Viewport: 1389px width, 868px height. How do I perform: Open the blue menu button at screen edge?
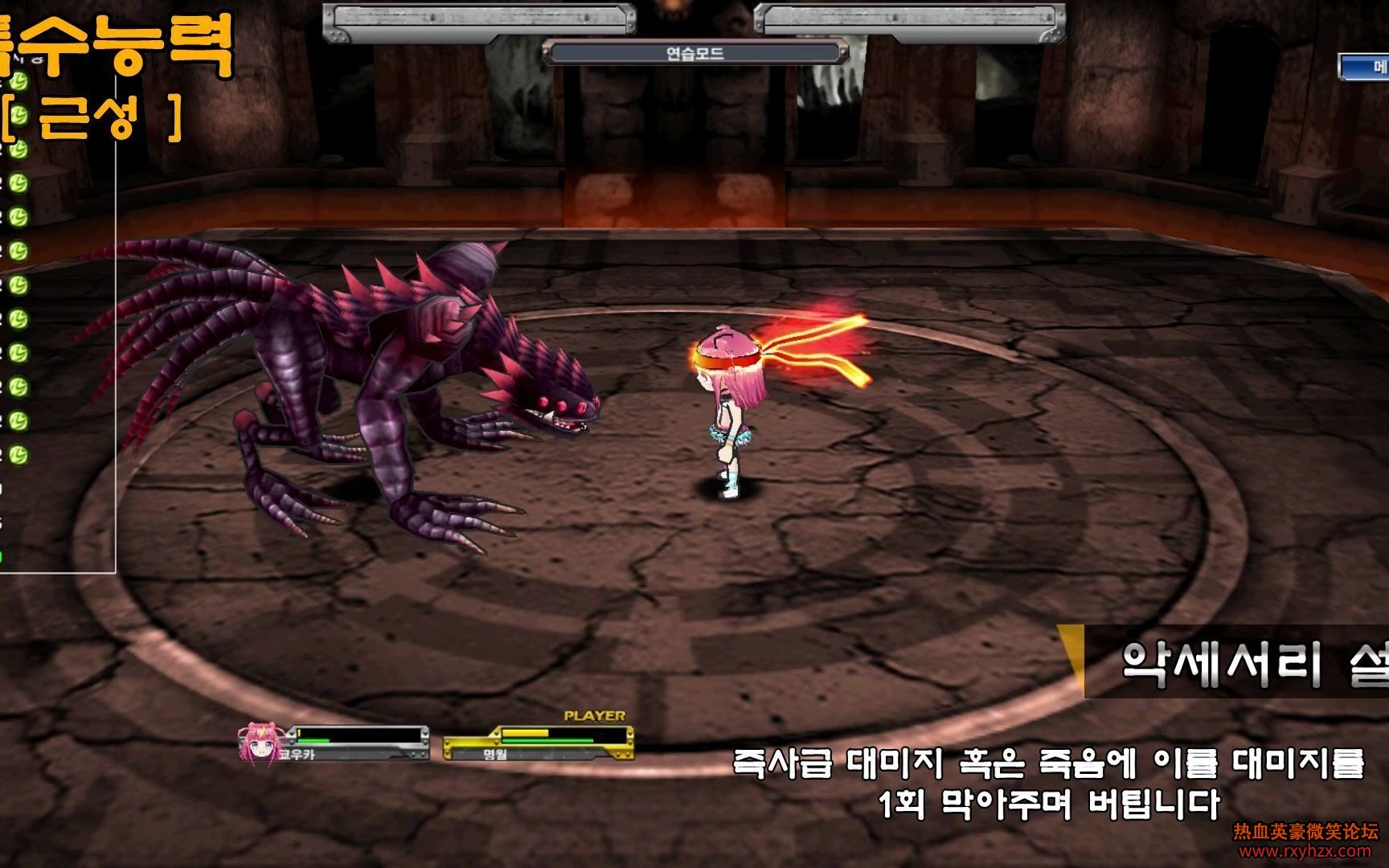tap(1366, 68)
